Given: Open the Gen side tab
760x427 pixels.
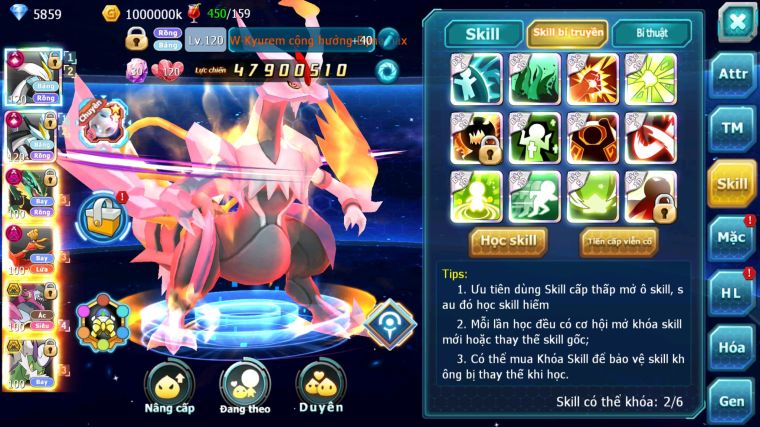Looking at the screenshot, I should pos(732,400).
